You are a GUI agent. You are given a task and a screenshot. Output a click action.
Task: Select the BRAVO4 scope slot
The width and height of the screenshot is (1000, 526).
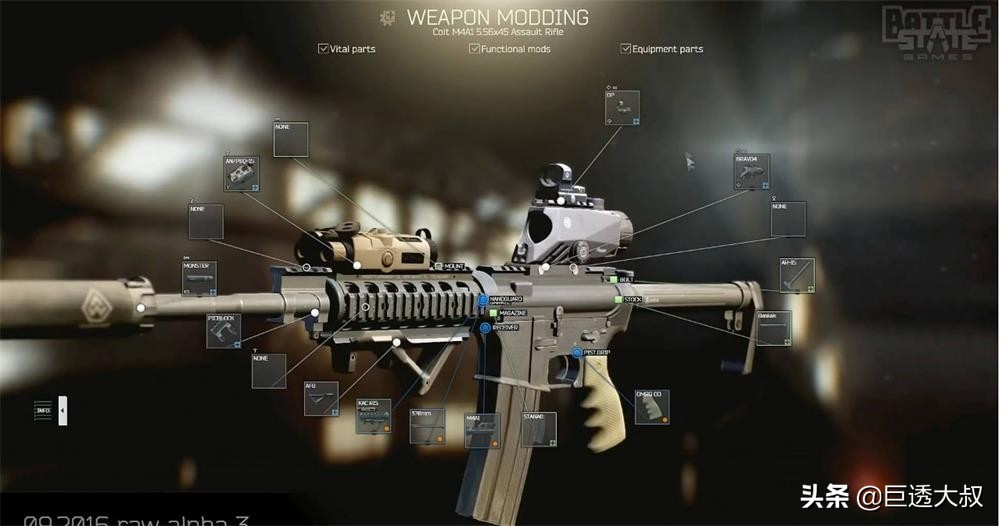coord(751,172)
